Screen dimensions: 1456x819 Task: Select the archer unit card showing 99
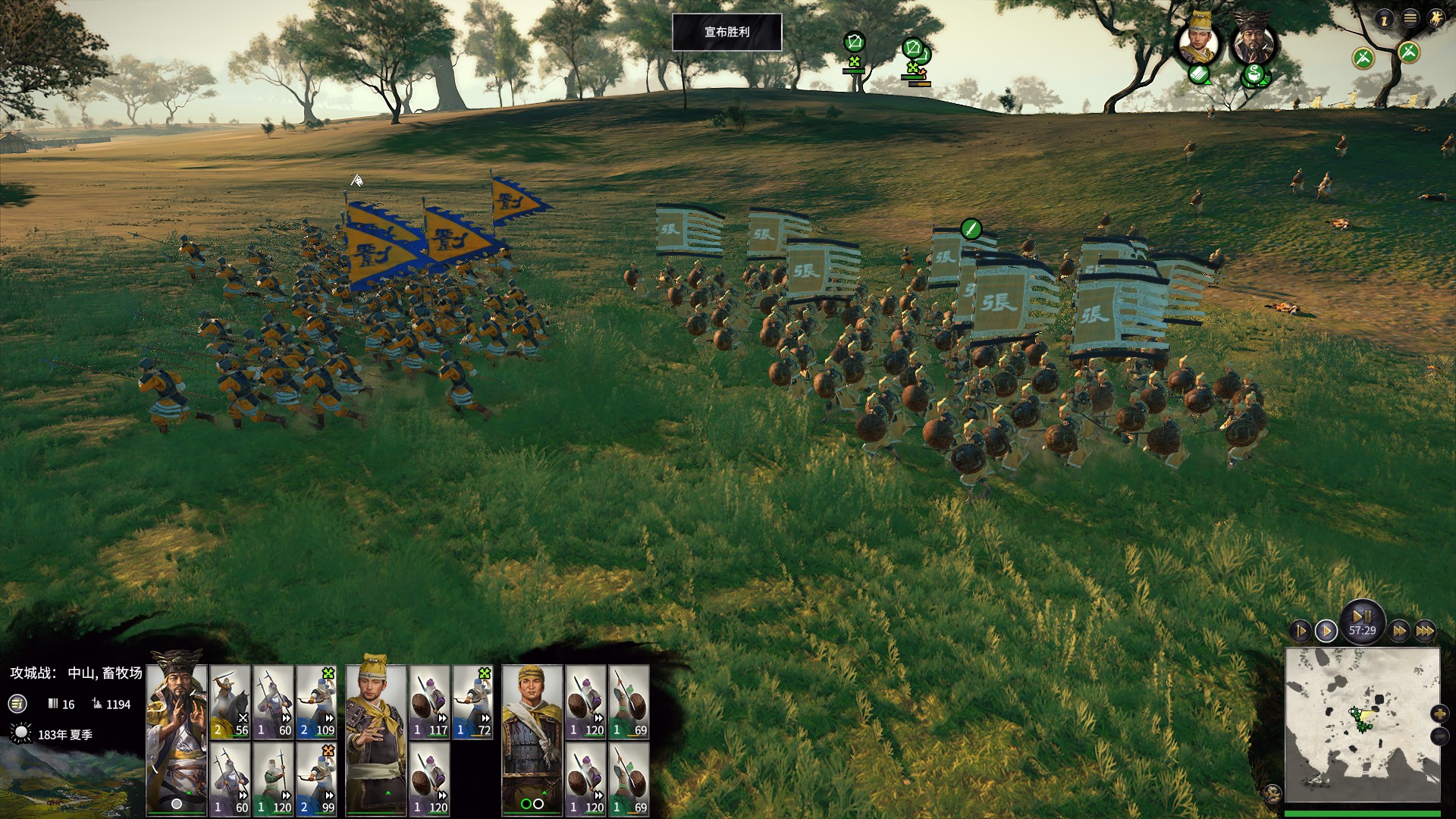pyautogui.click(x=316, y=779)
